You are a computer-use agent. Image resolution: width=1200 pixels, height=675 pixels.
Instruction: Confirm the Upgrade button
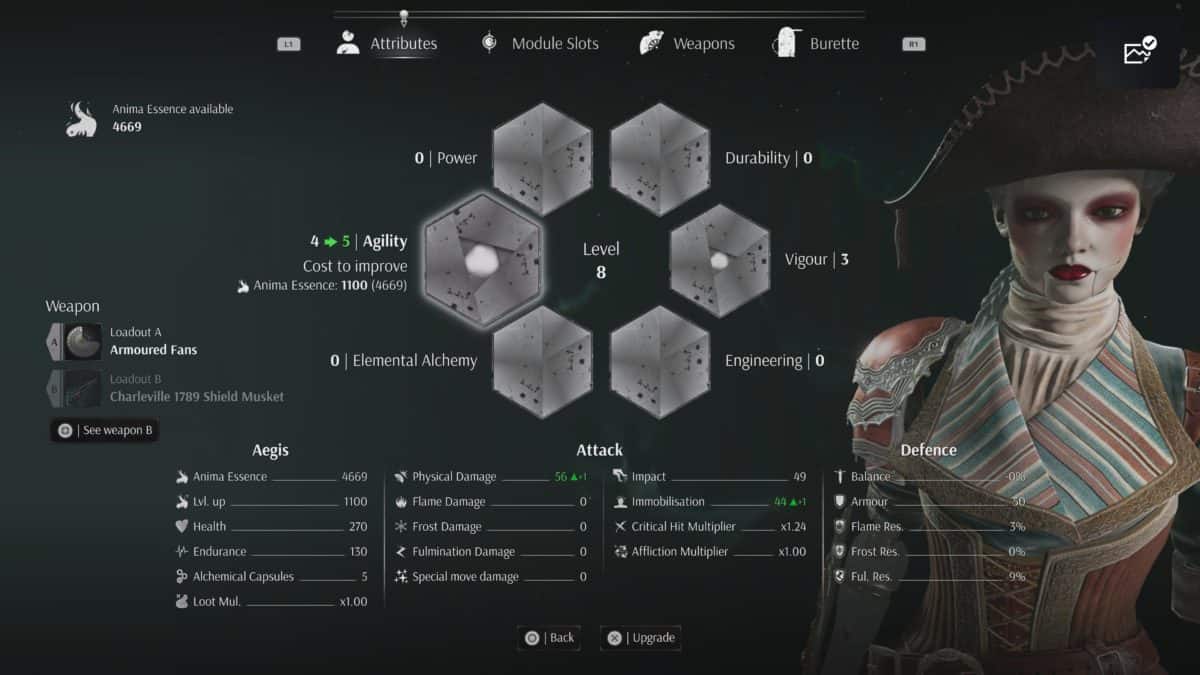[640, 638]
